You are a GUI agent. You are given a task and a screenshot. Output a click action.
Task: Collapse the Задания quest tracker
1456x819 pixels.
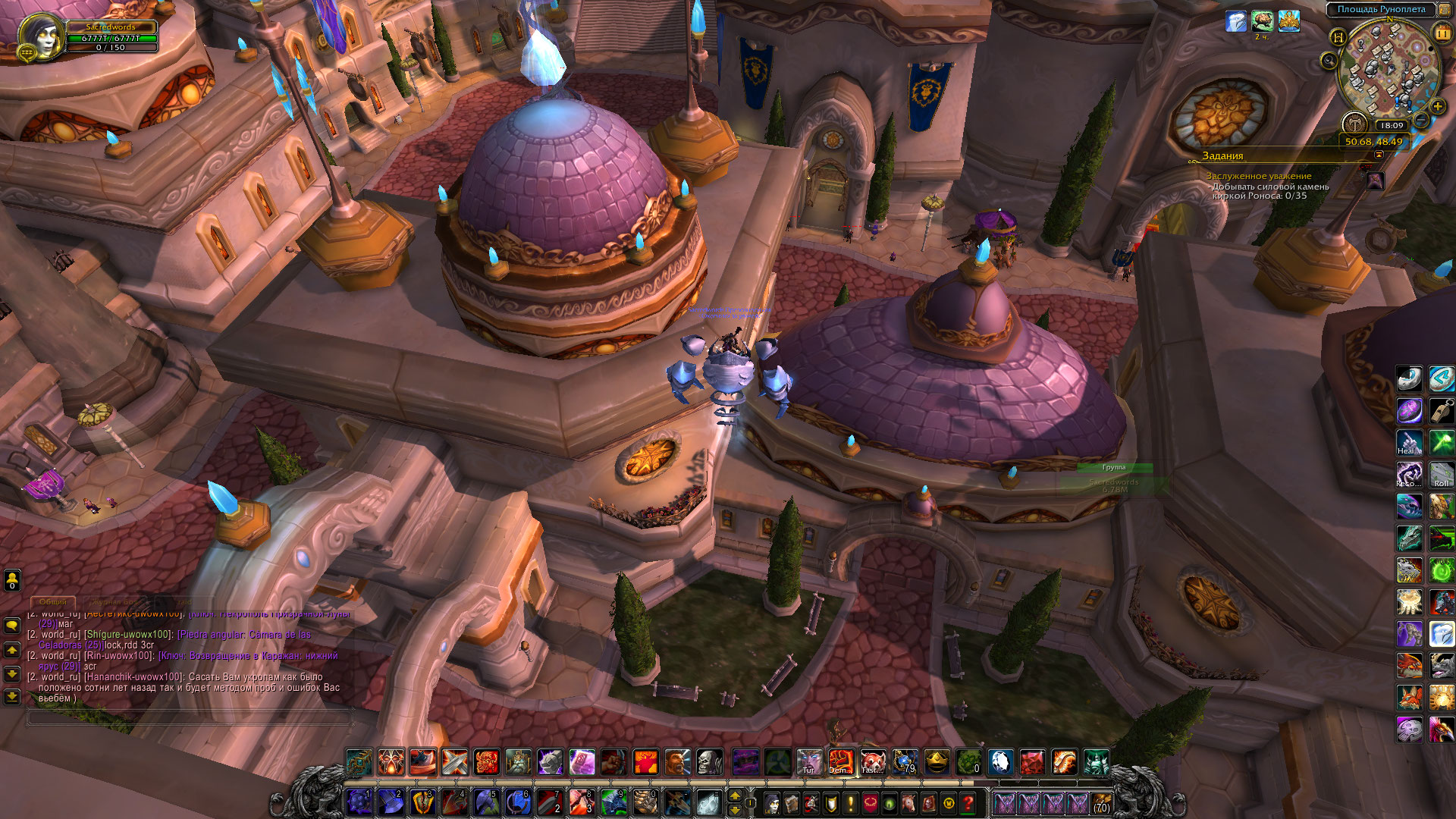(x=1379, y=155)
